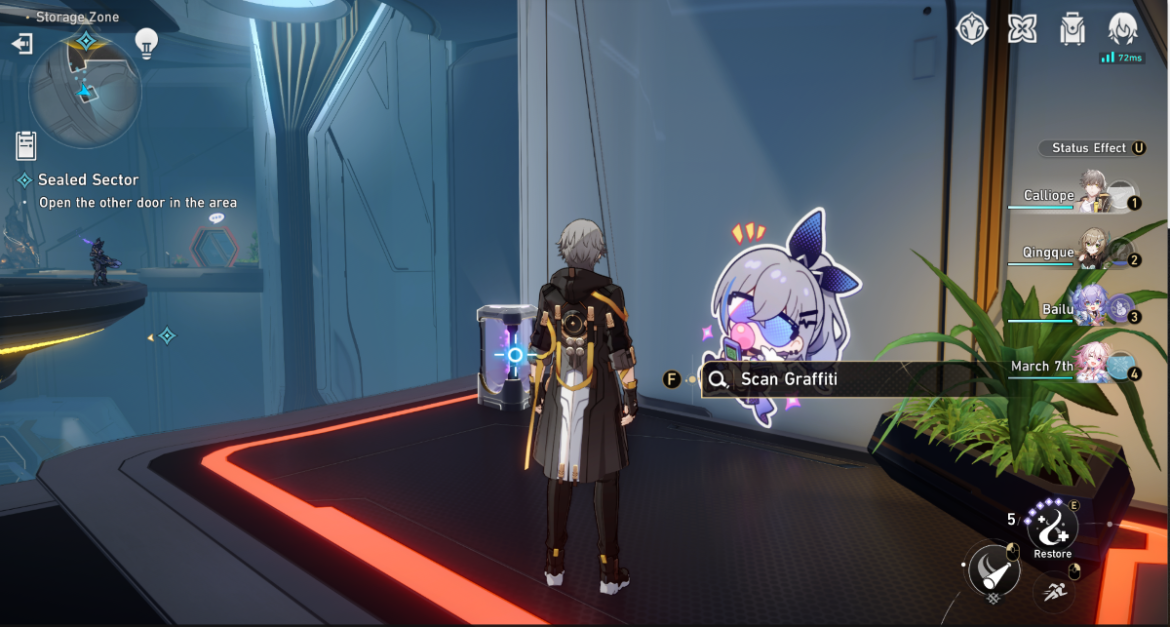Open the lightbulb hint icon
The image size is (1170, 627).
point(147,43)
